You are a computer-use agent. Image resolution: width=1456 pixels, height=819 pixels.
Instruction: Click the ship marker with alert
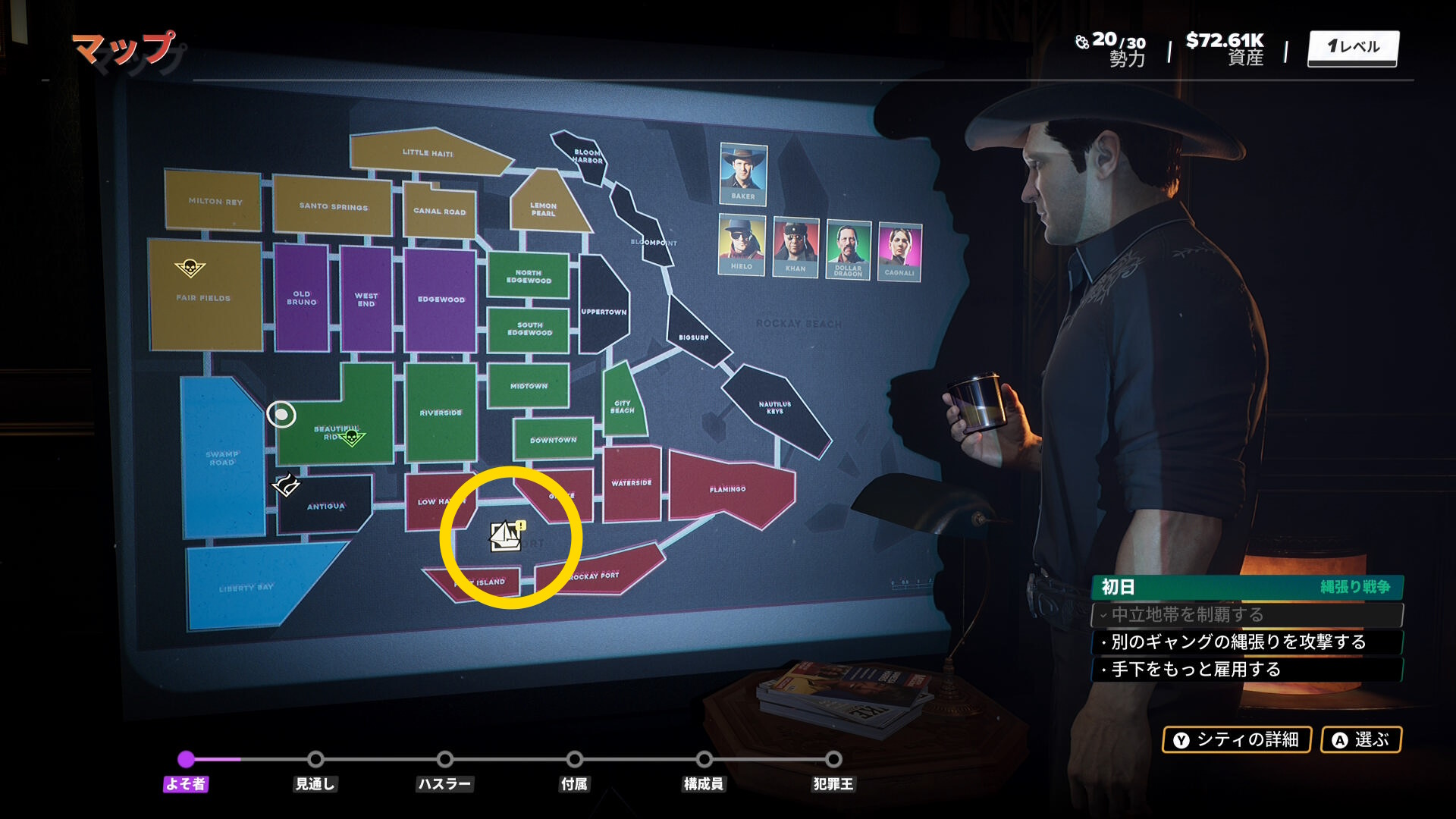point(507,536)
